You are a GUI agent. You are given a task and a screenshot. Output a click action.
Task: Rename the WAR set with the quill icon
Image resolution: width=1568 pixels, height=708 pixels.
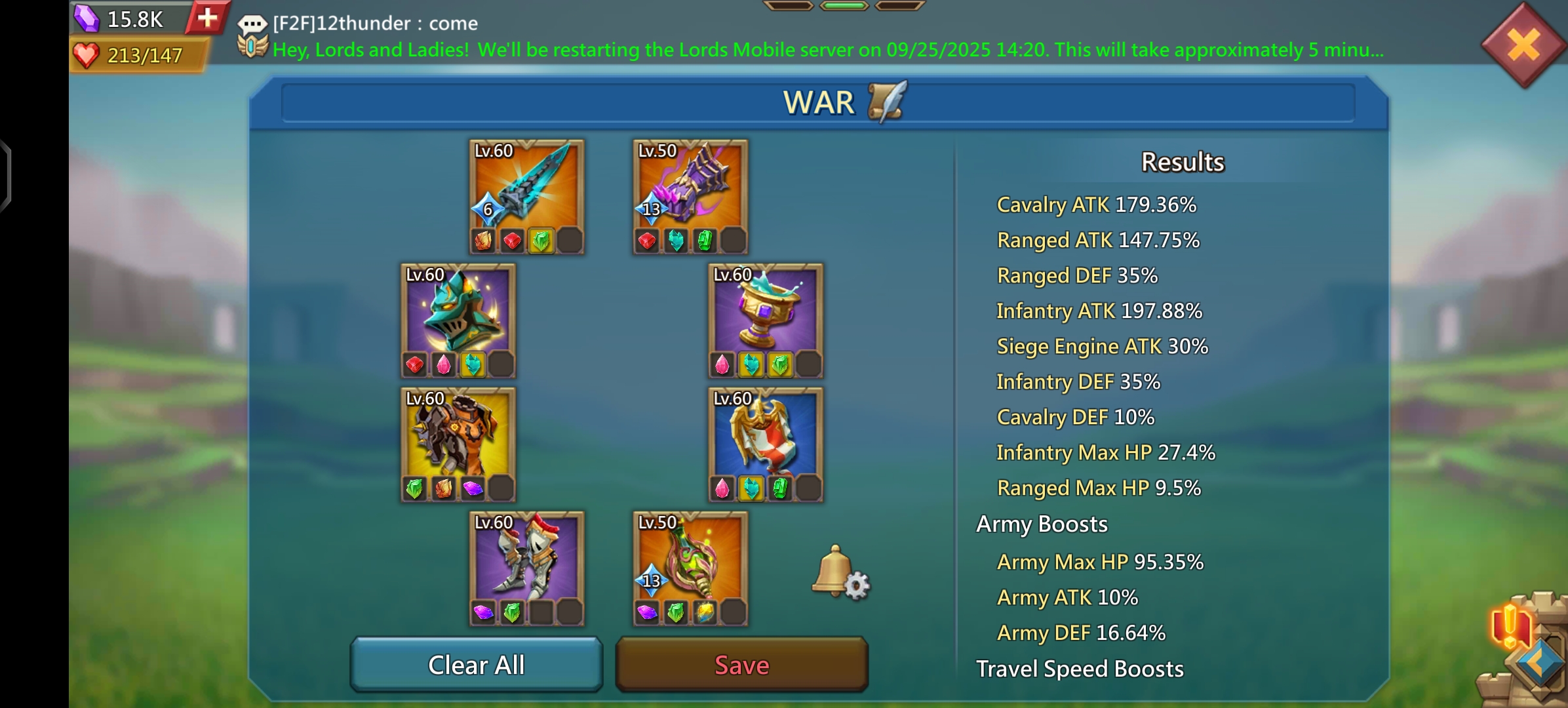click(888, 102)
